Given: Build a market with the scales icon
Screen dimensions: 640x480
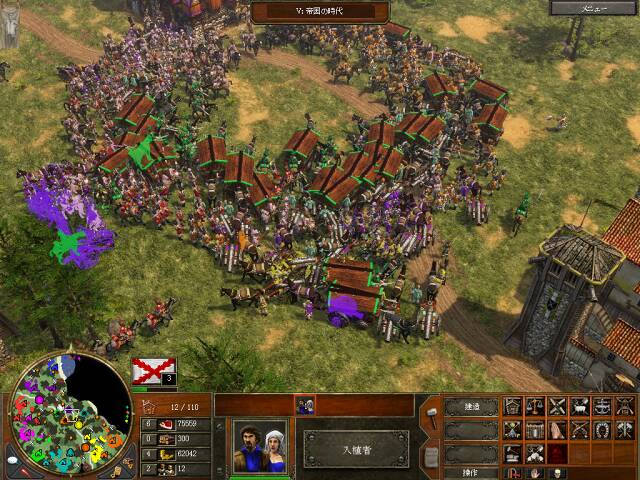Looking at the screenshot, I should pyautogui.click(x=535, y=406).
